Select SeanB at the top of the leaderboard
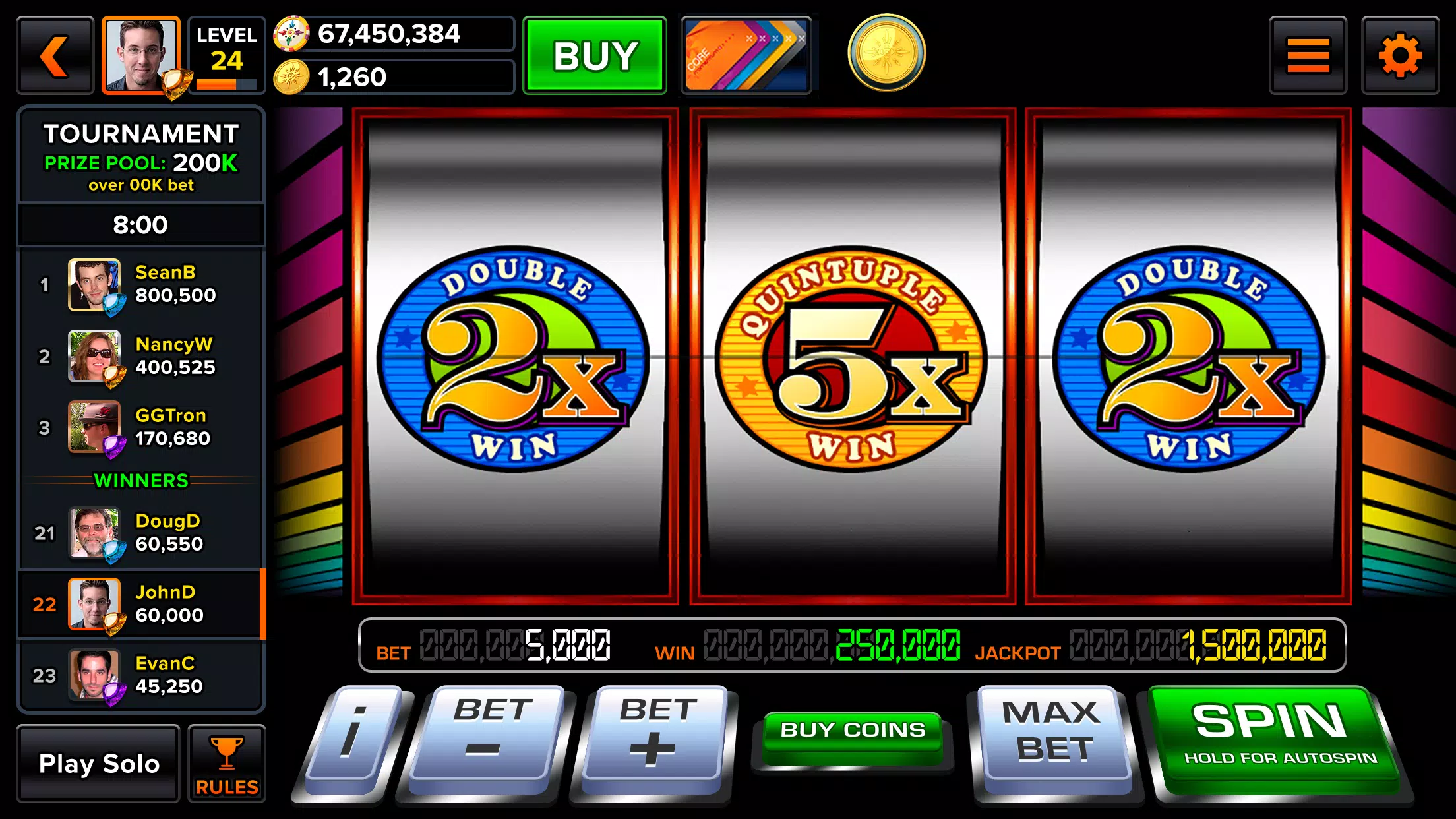 coord(140,285)
